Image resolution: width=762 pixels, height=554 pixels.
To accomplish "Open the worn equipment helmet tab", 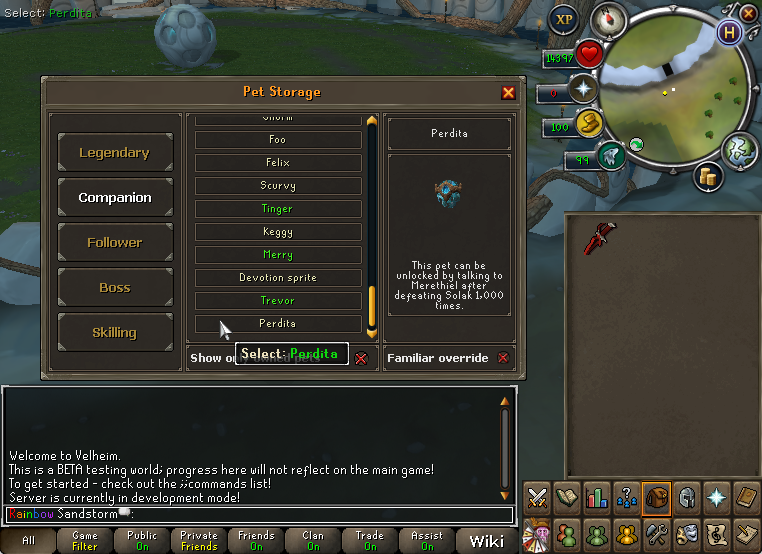I will (x=687, y=497).
